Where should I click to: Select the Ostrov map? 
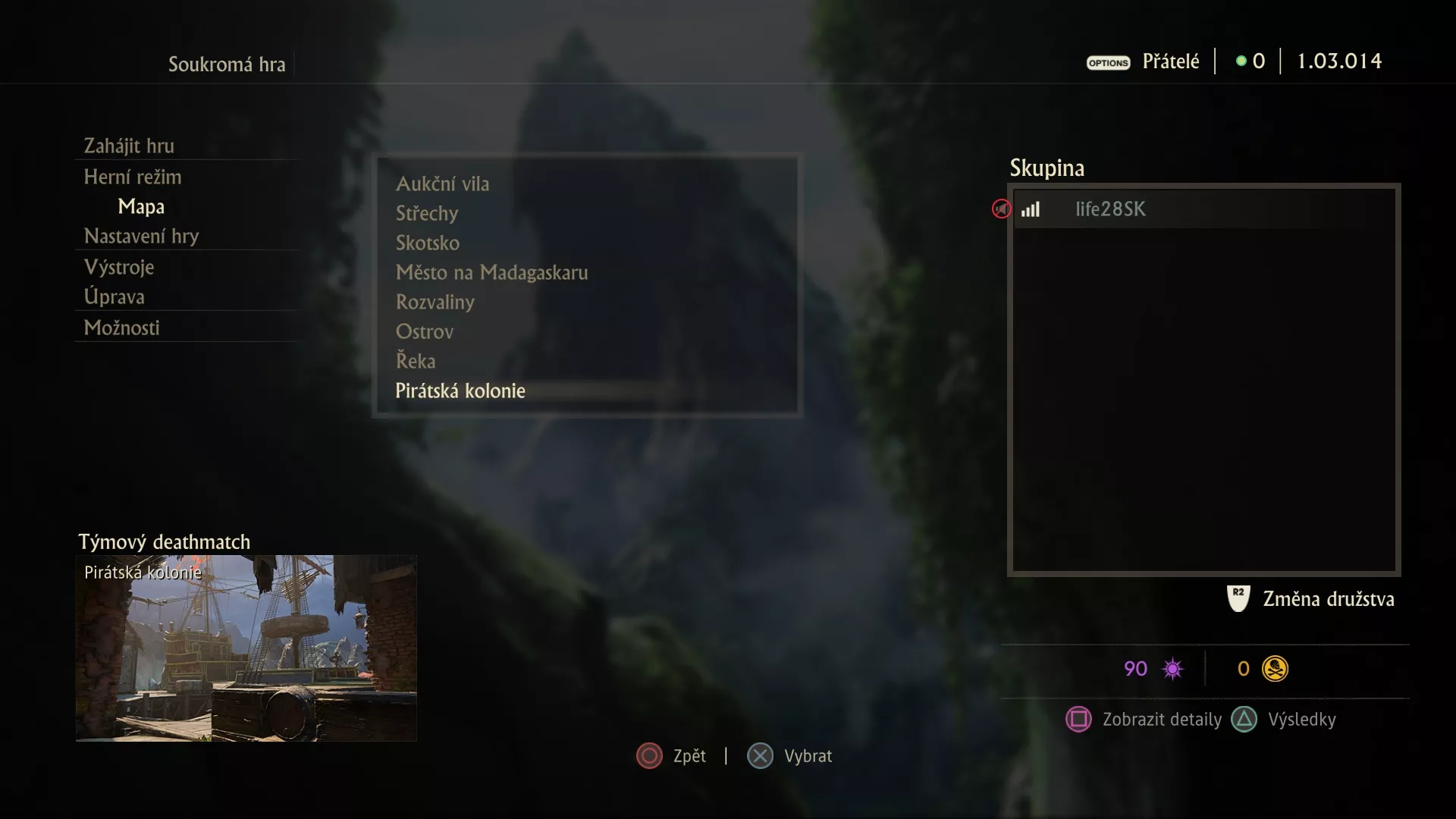(x=425, y=331)
